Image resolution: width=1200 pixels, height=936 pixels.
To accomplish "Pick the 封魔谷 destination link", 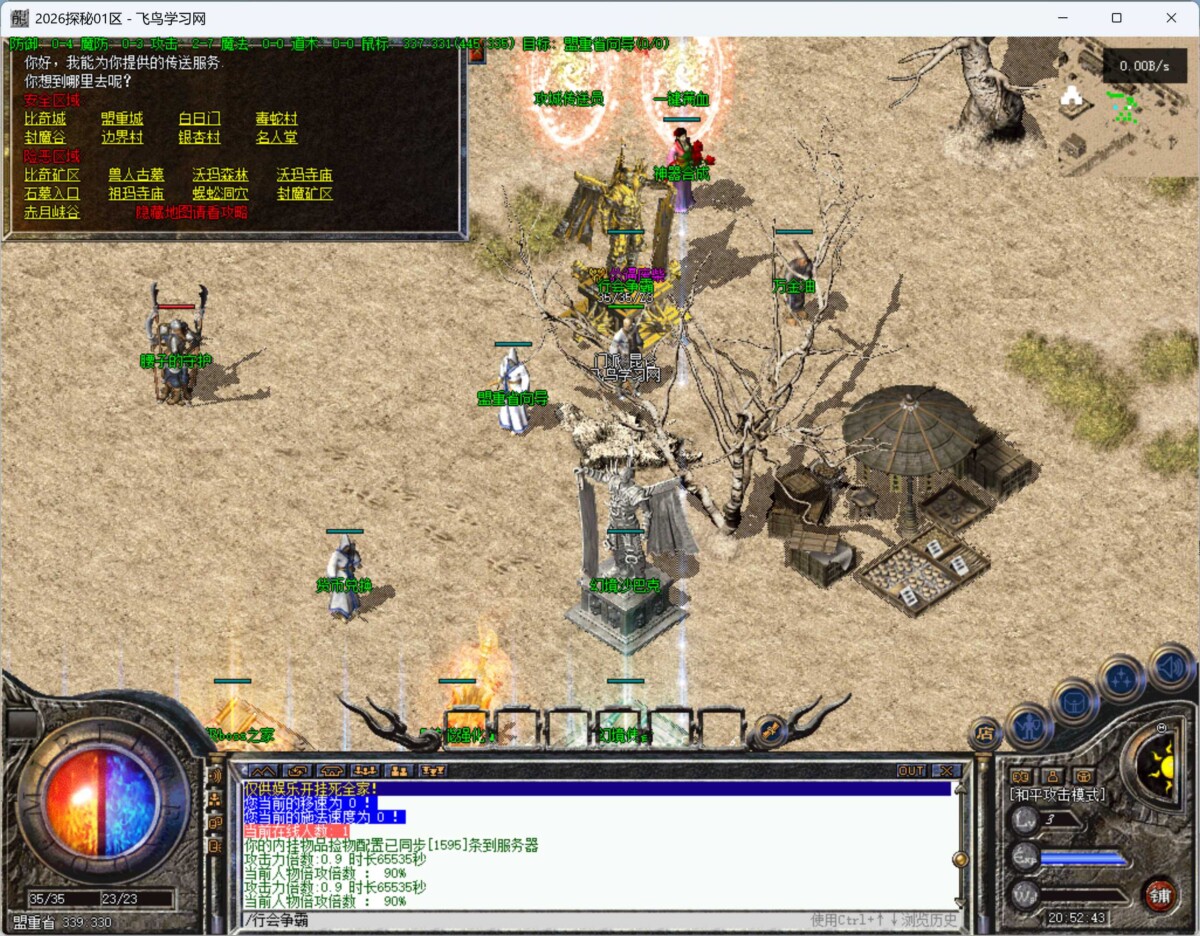I will [45, 138].
